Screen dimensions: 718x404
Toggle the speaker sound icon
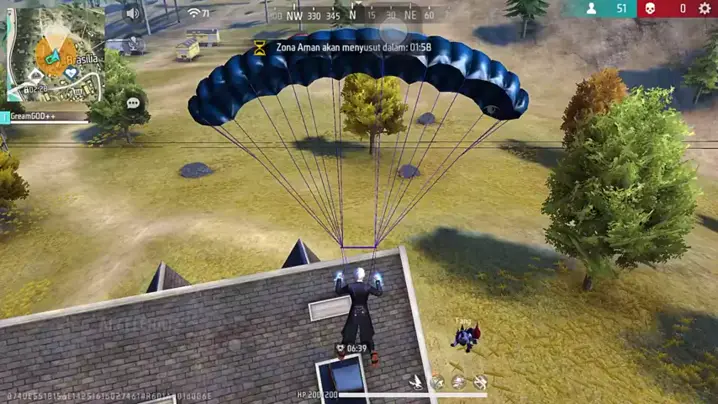[133, 14]
